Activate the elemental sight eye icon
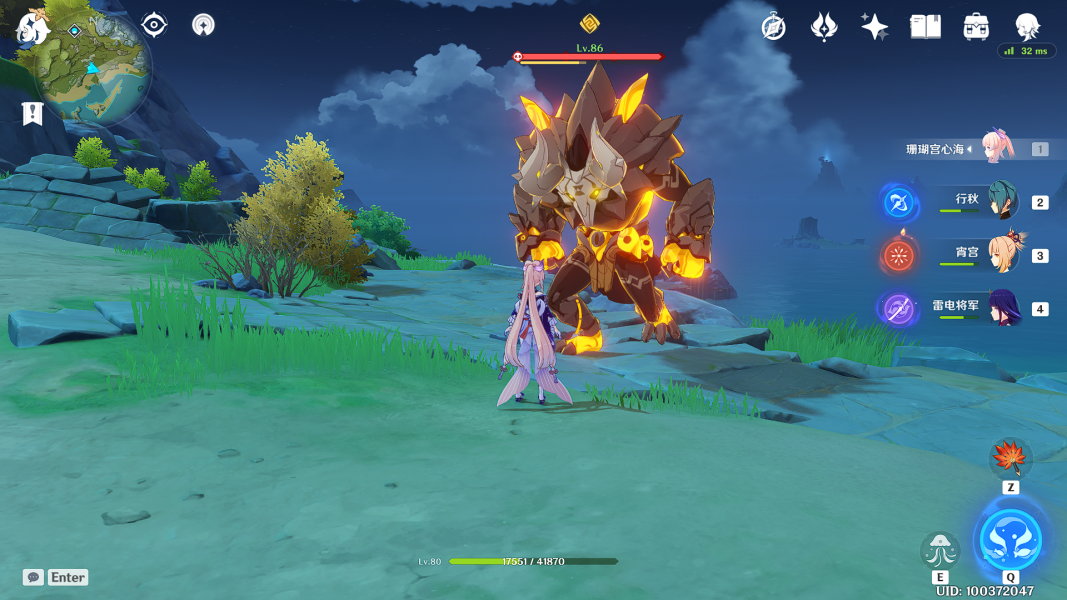 [154, 25]
